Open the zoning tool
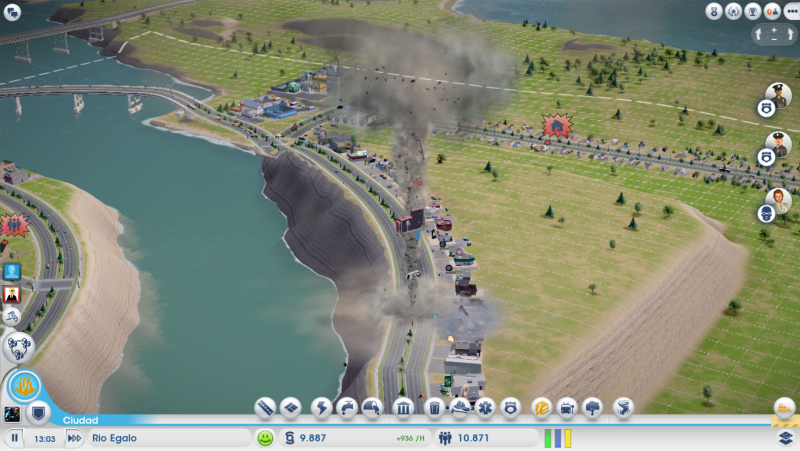This screenshot has width=800, height=451. click(x=291, y=408)
